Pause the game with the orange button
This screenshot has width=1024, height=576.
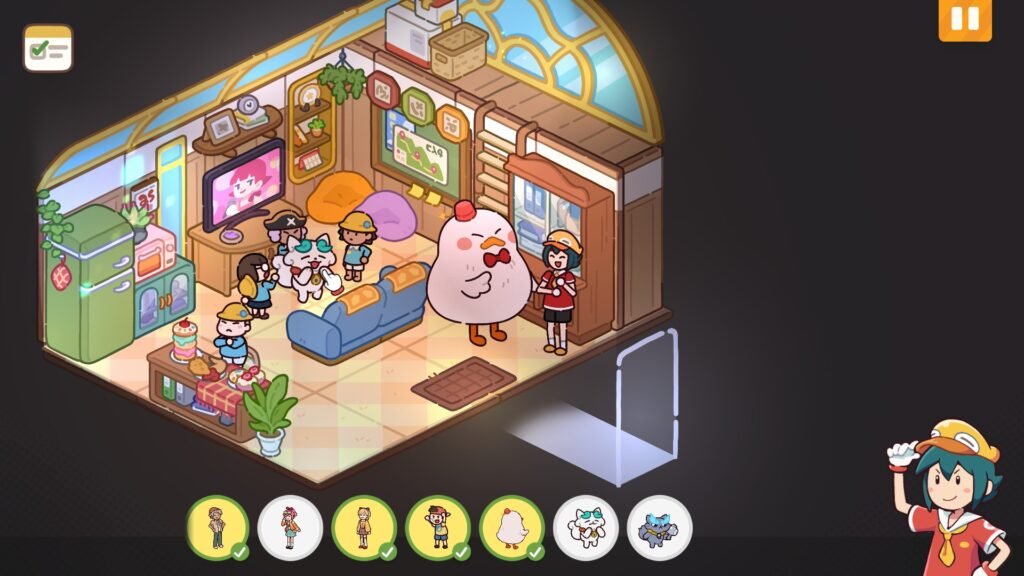[x=964, y=20]
